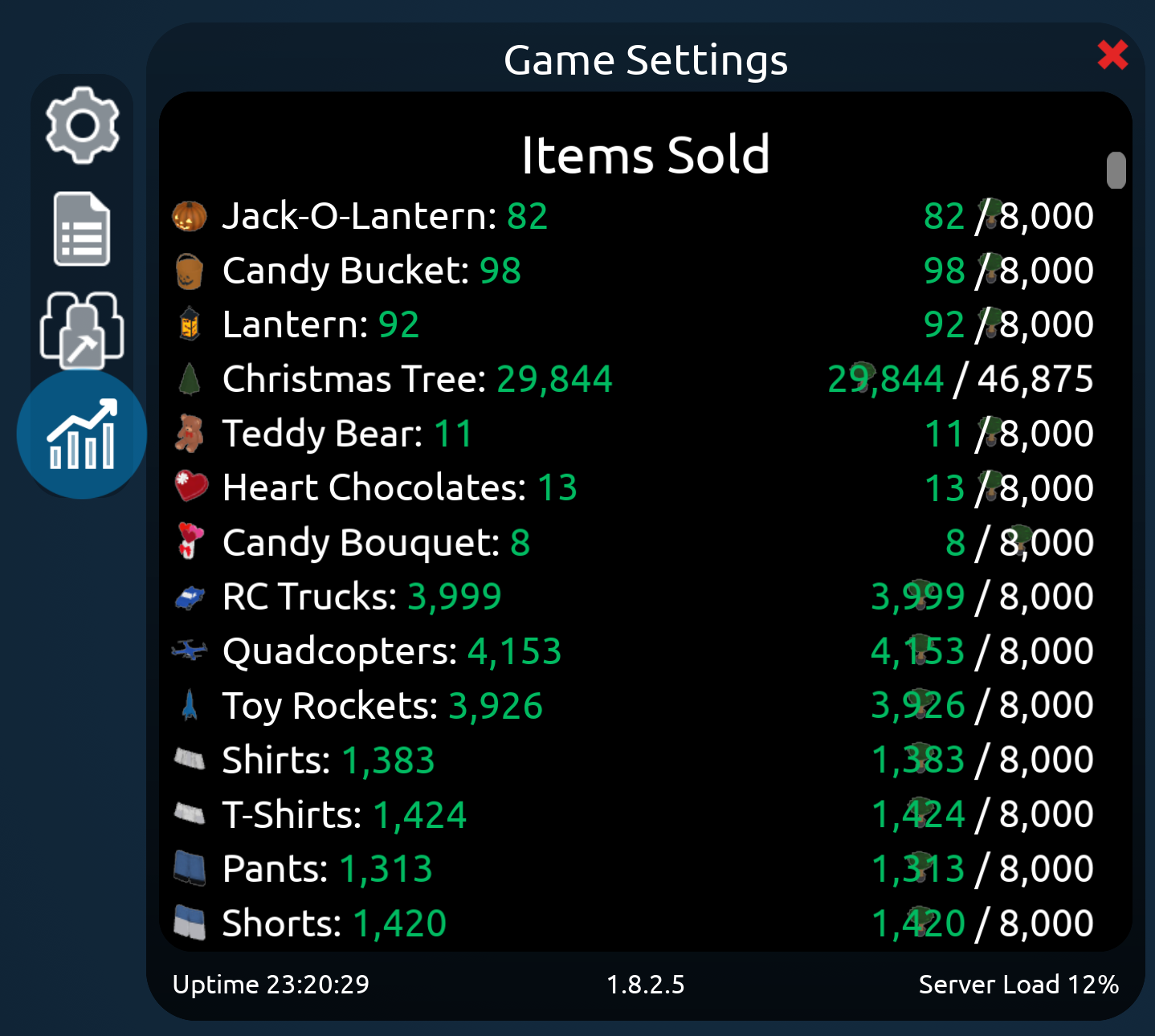Click the Candy Bouquet row
Image resolution: width=1155 pixels, height=1036 pixels.
[x=373, y=542]
